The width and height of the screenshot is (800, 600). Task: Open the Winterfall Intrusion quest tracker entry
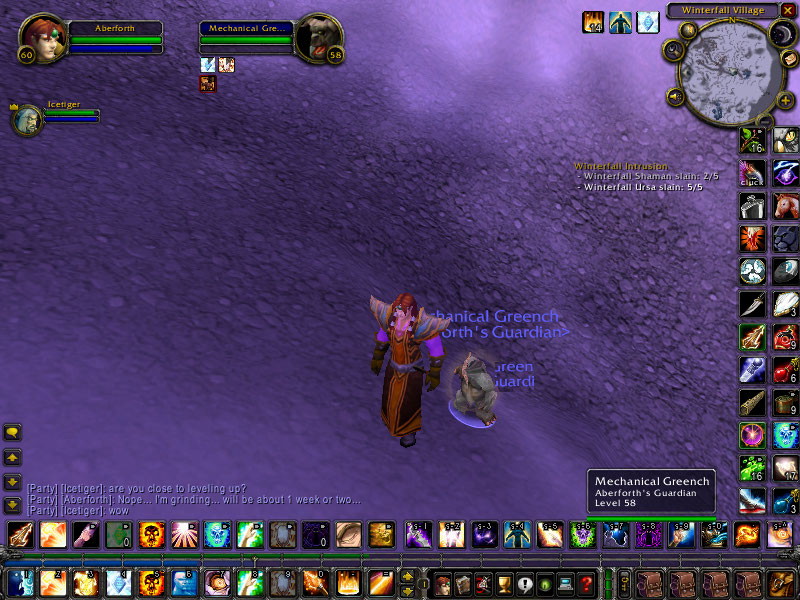point(622,166)
